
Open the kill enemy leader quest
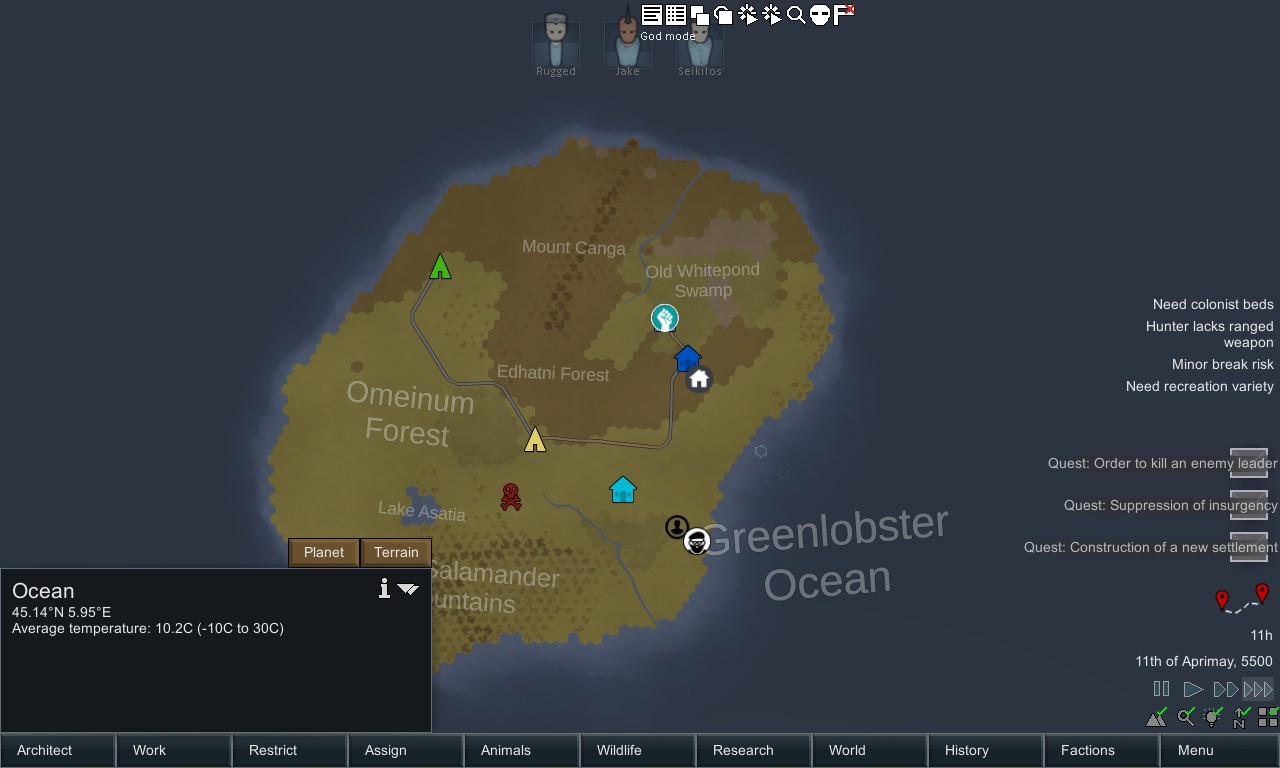(1162, 463)
